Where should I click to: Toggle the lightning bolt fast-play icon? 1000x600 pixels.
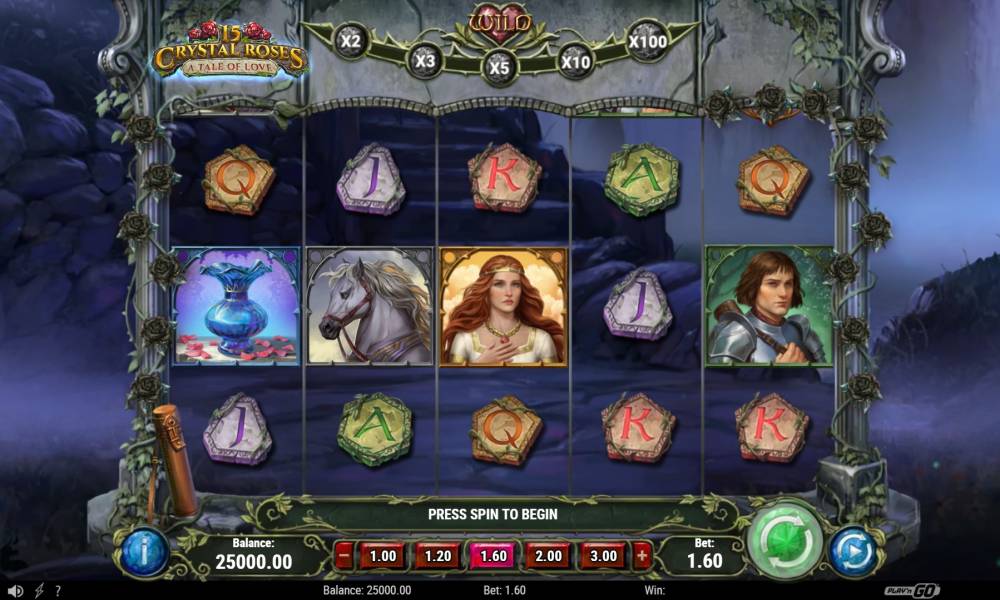pos(39,591)
